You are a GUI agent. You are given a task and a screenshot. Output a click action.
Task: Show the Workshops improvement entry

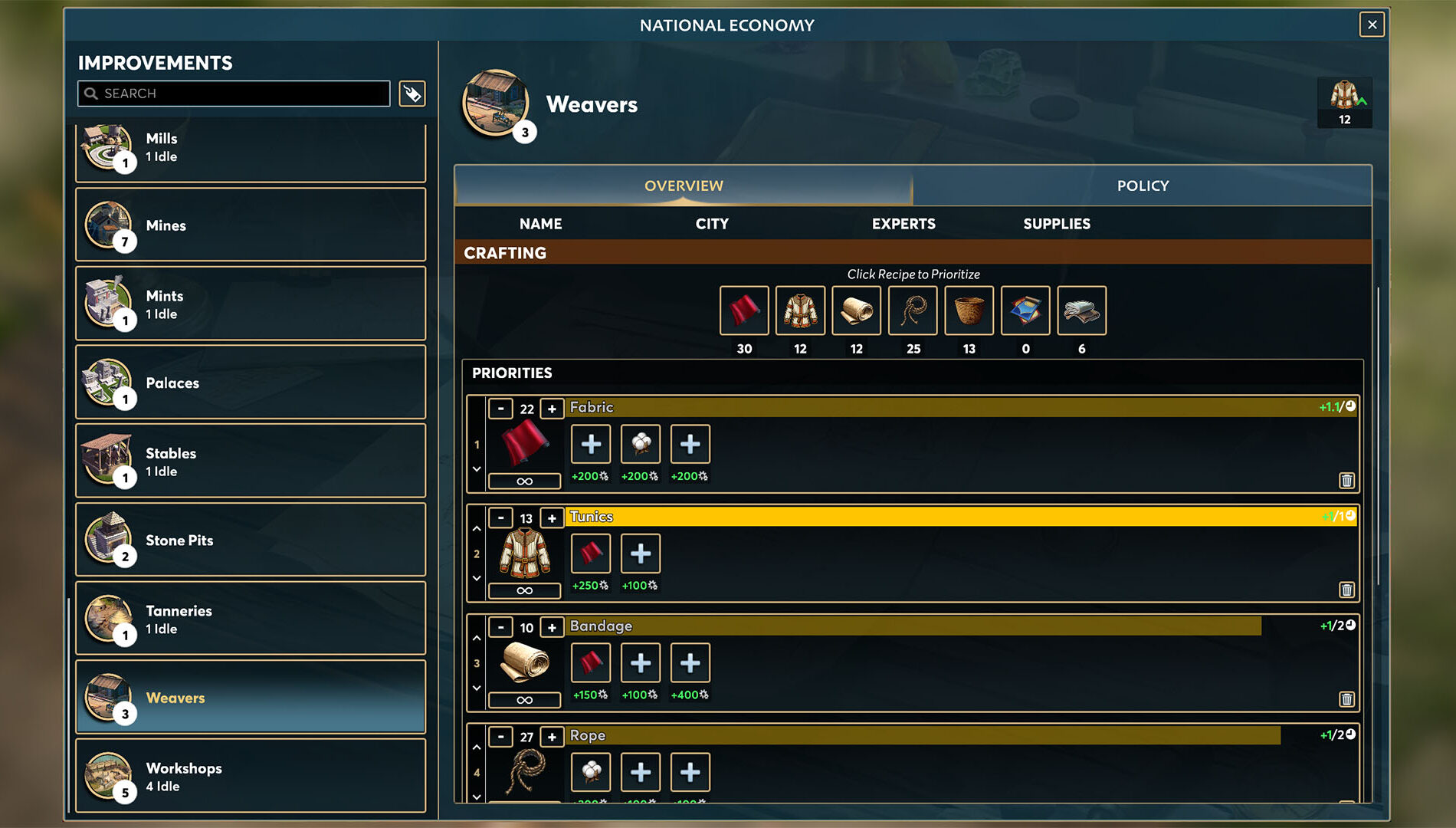tap(251, 776)
